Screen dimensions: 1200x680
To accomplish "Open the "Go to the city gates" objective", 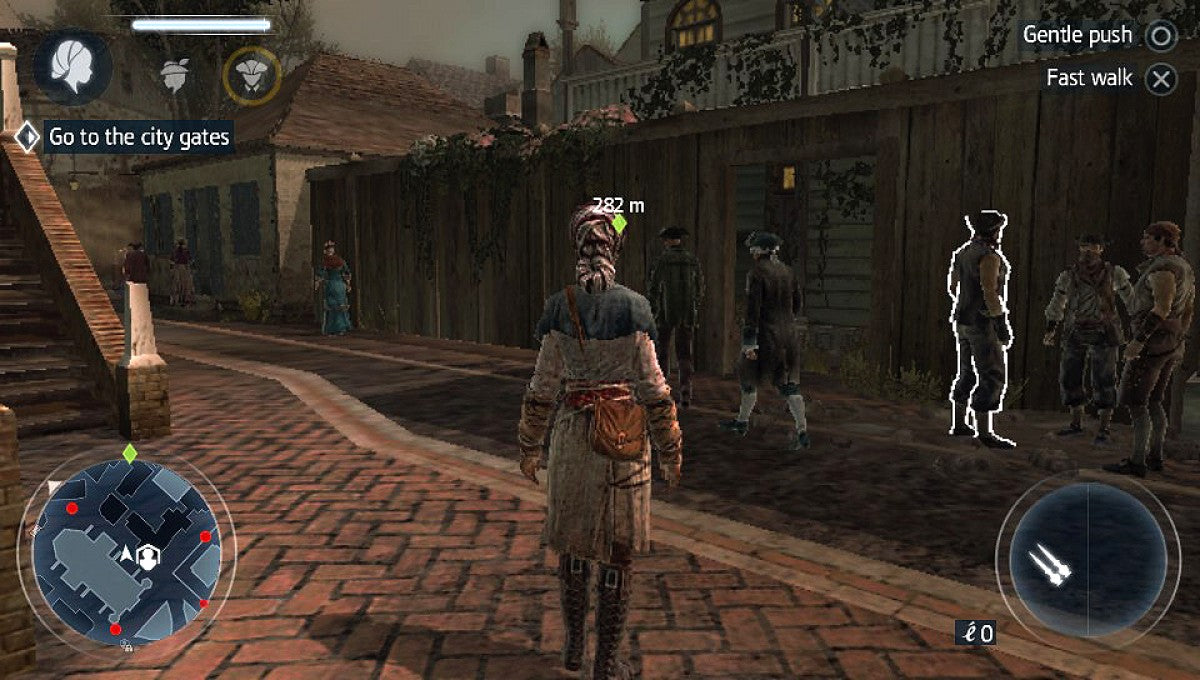I will [x=139, y=137].
